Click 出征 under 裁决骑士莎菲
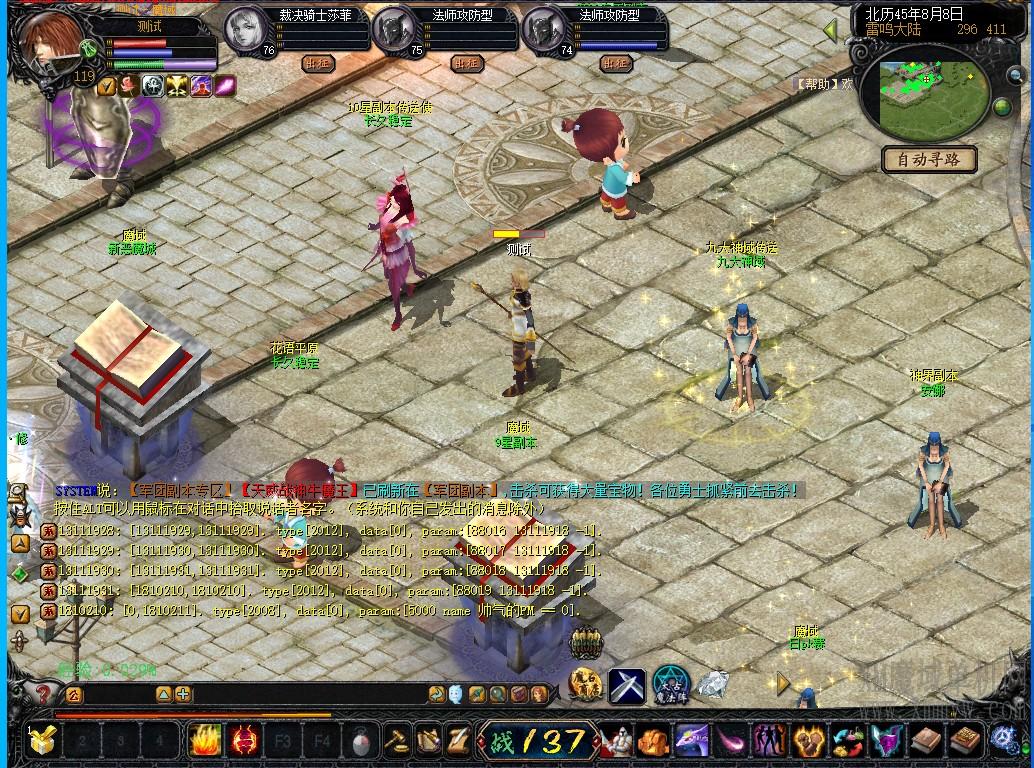 (x=316, y=63)
